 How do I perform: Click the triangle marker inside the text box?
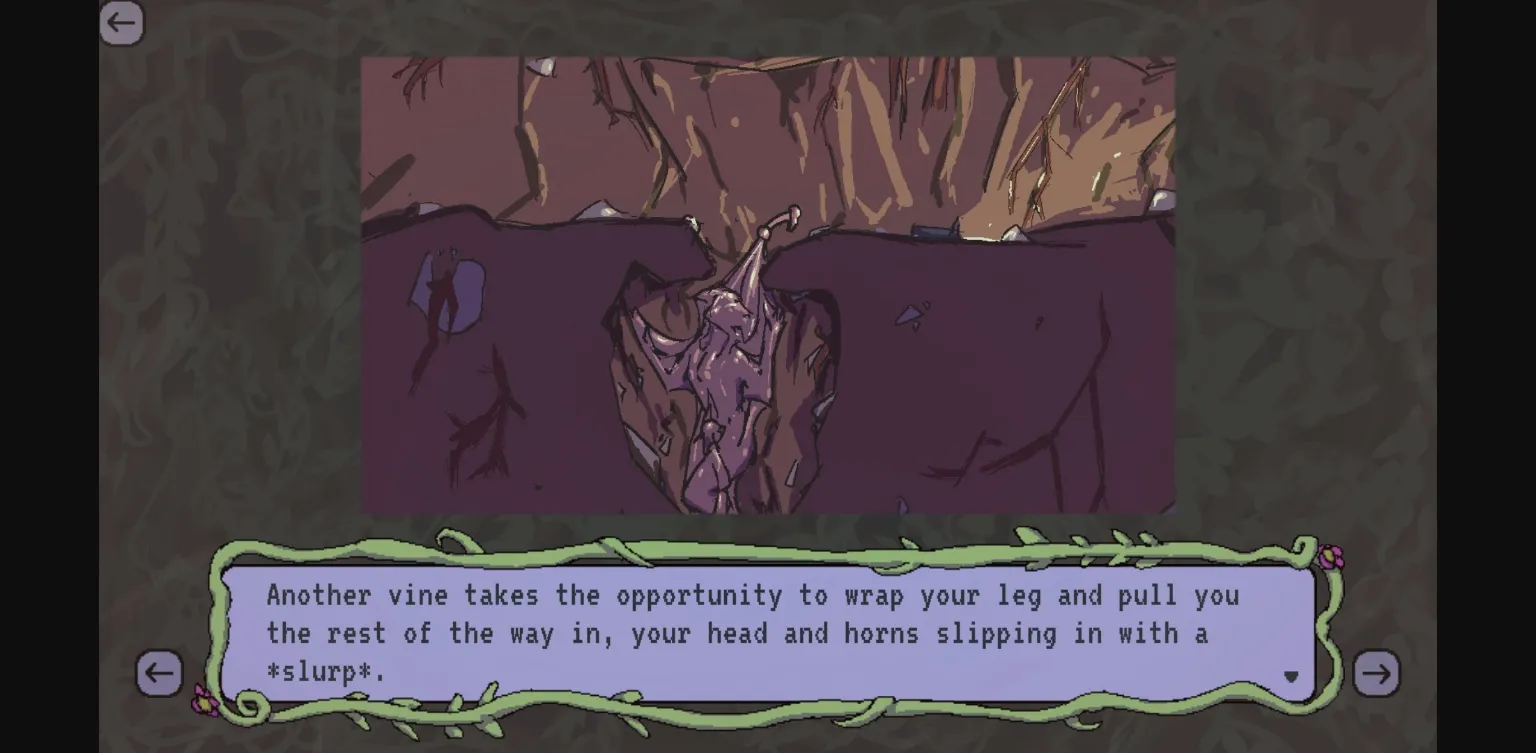pos(1290,678)
